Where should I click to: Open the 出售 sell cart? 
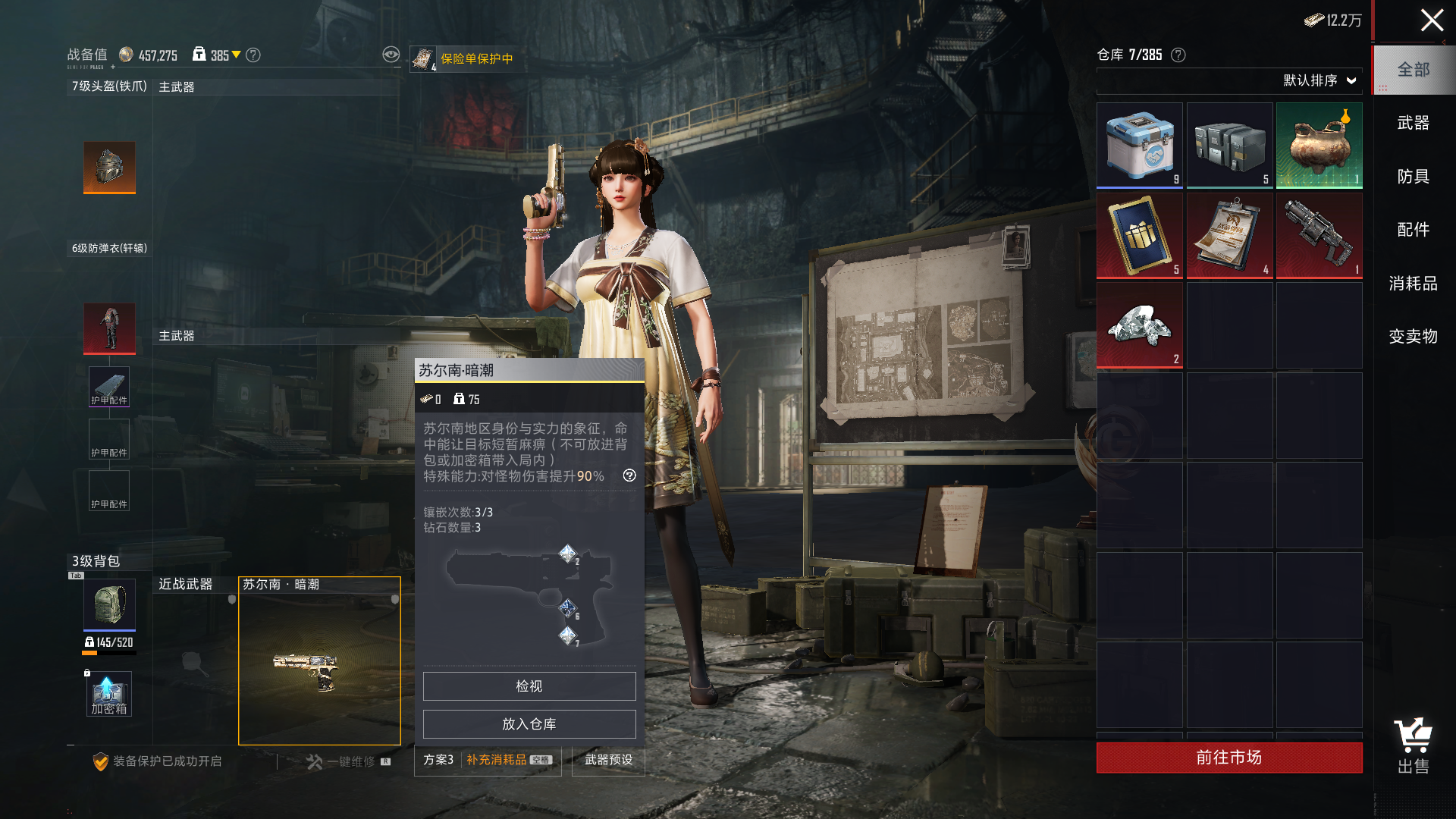[x=1413, y=745]
